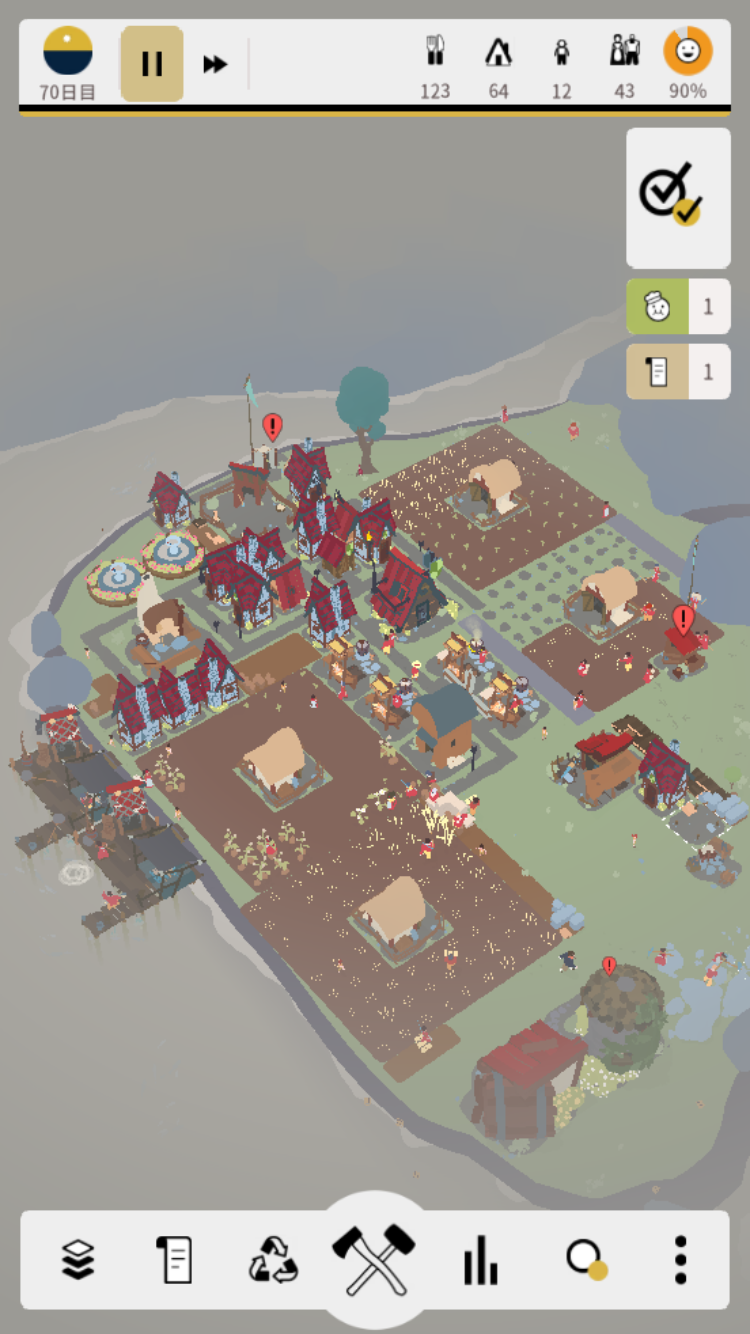Screen dimensions: 750x1334
Task: Open the checkmark objectives panel
Action: point(678,197)
